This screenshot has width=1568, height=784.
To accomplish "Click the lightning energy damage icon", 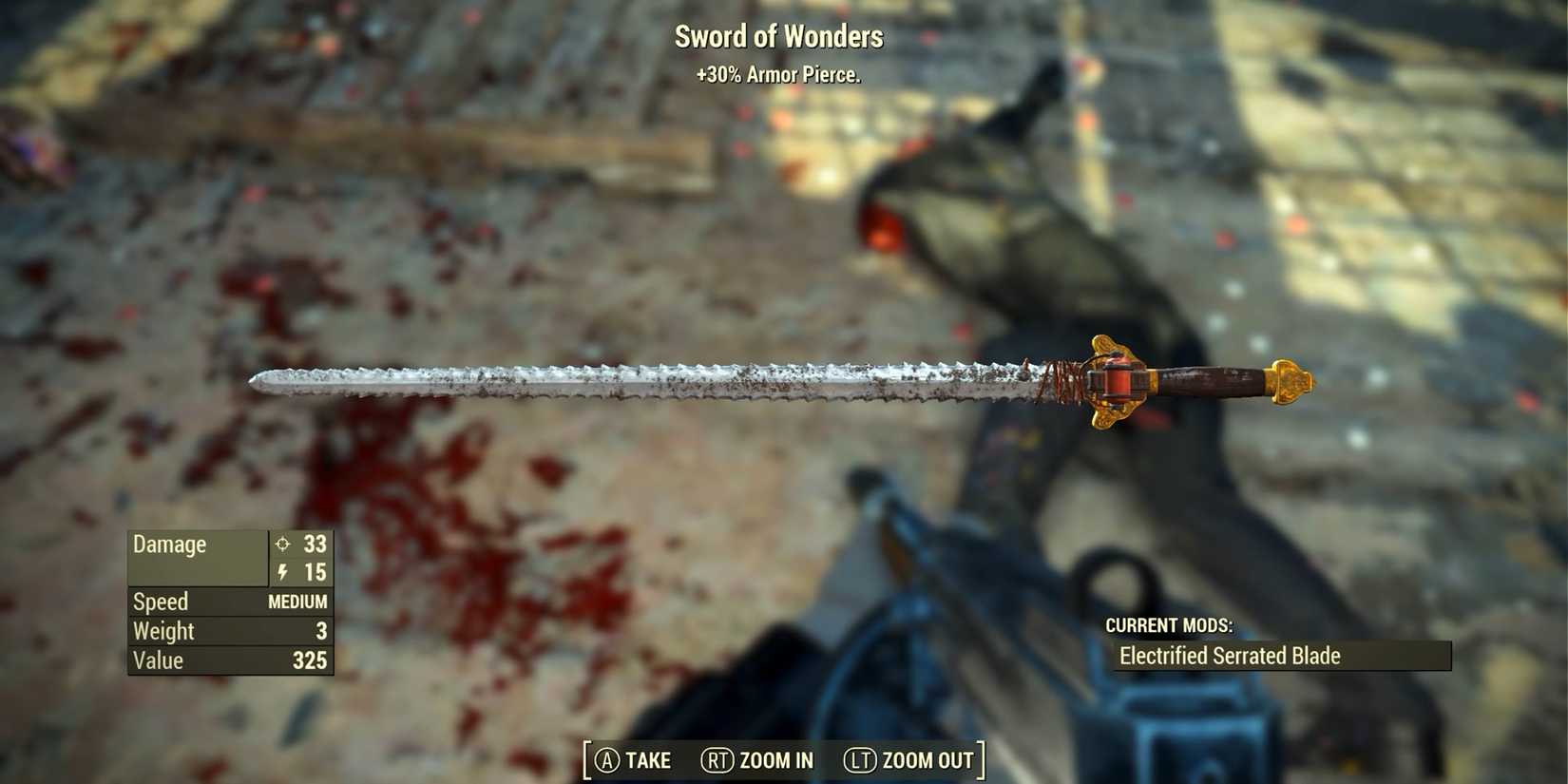I will pyautogui.click(x=281, y=574).
